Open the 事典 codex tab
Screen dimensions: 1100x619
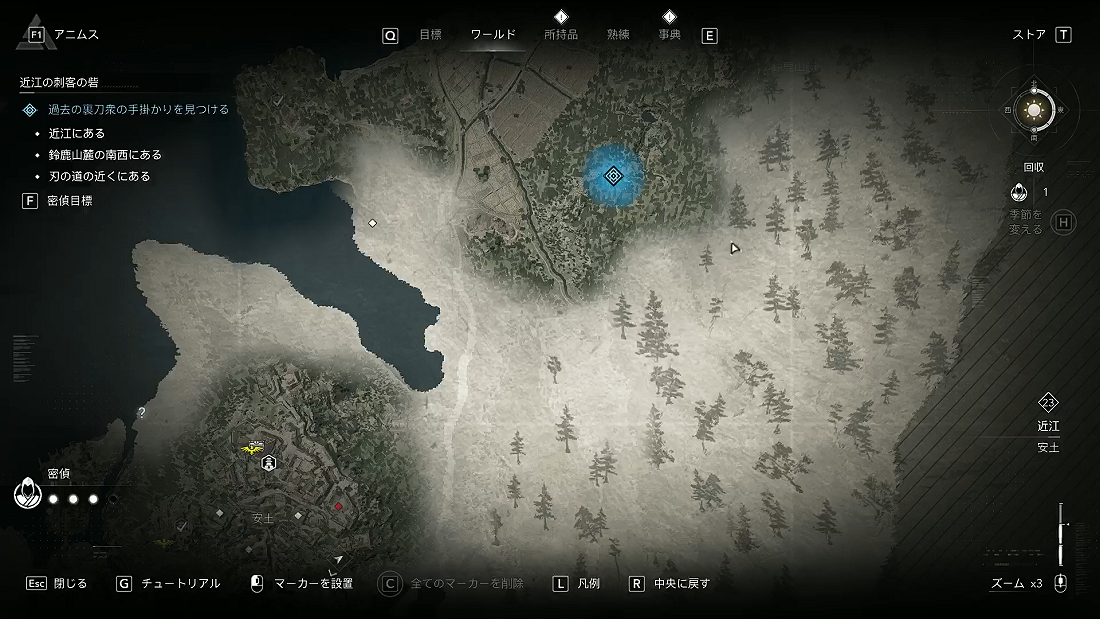pyautogui.click(x=669, y=35)
